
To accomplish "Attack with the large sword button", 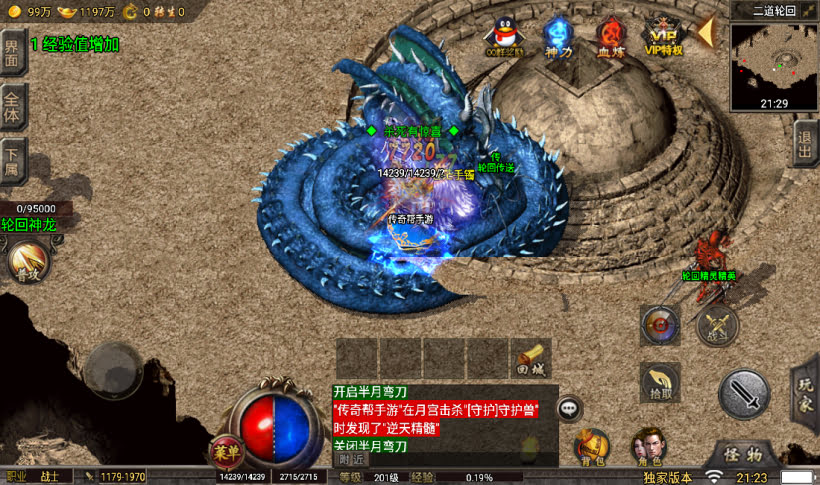I will point(744,394).
